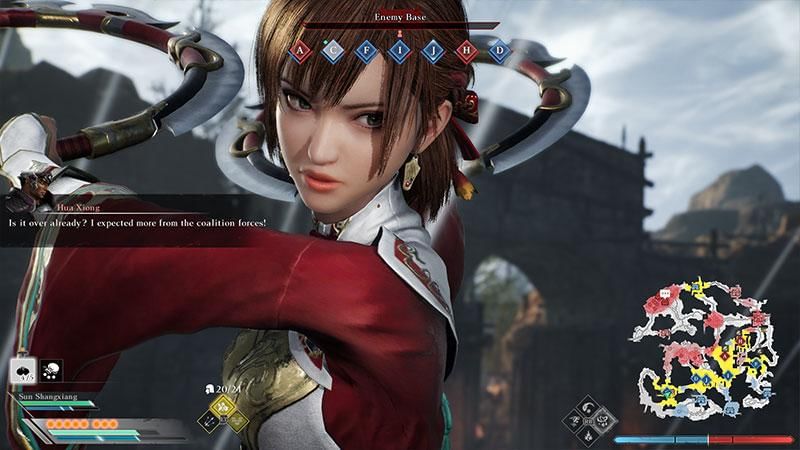
Task: Click the blue base marker I
Action: (400, 51)
